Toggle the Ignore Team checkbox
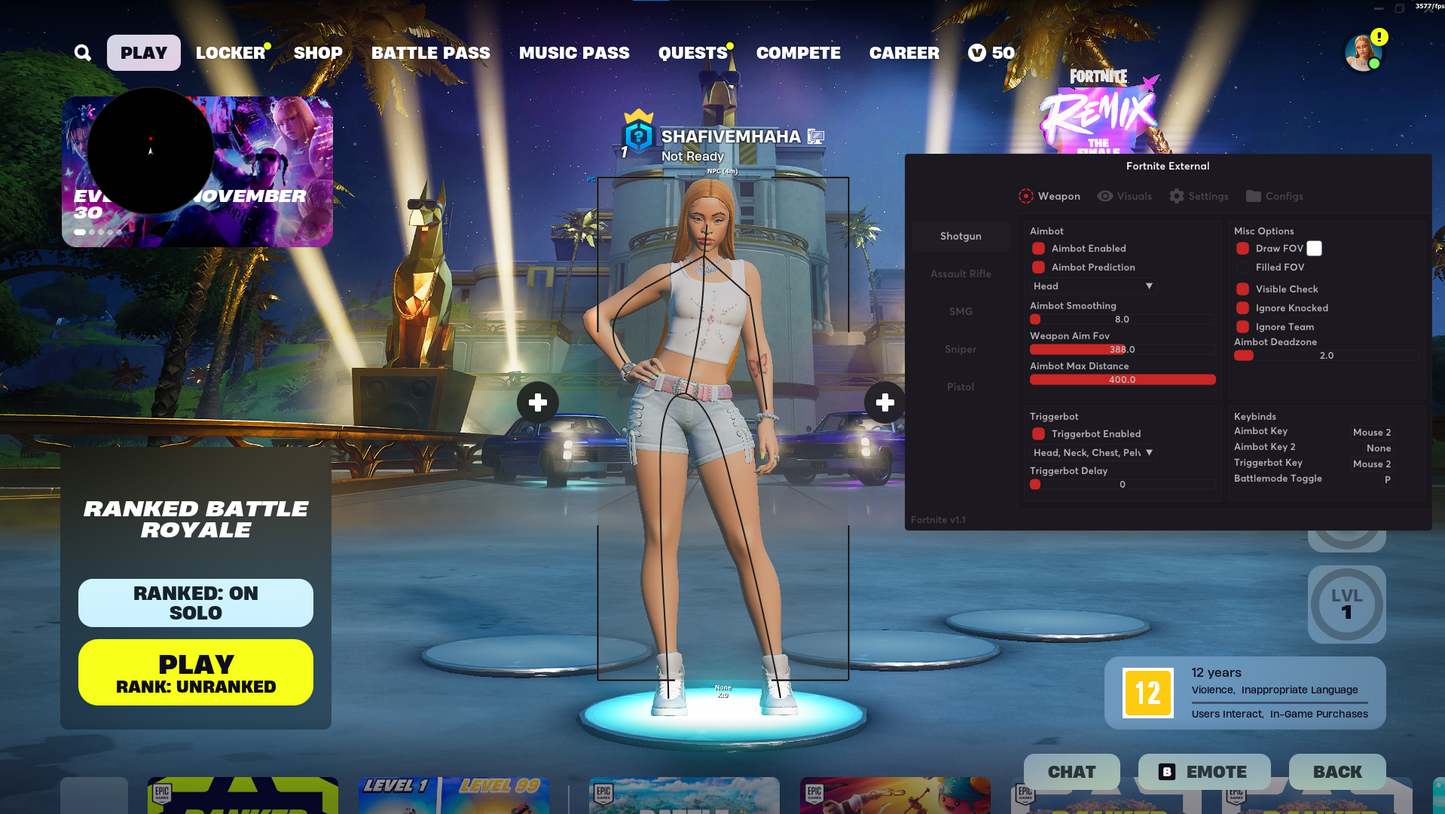This screenshot has width=1445, height=814. (x=1241, y=326)
